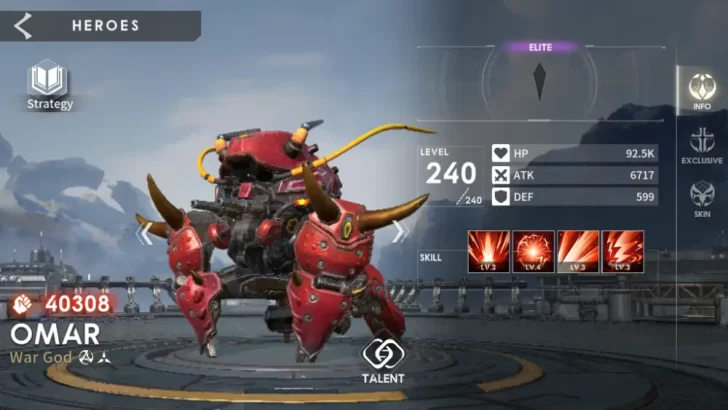Open the Strategy book
This screenshot has height=410, width=728.
pos(49,84)
